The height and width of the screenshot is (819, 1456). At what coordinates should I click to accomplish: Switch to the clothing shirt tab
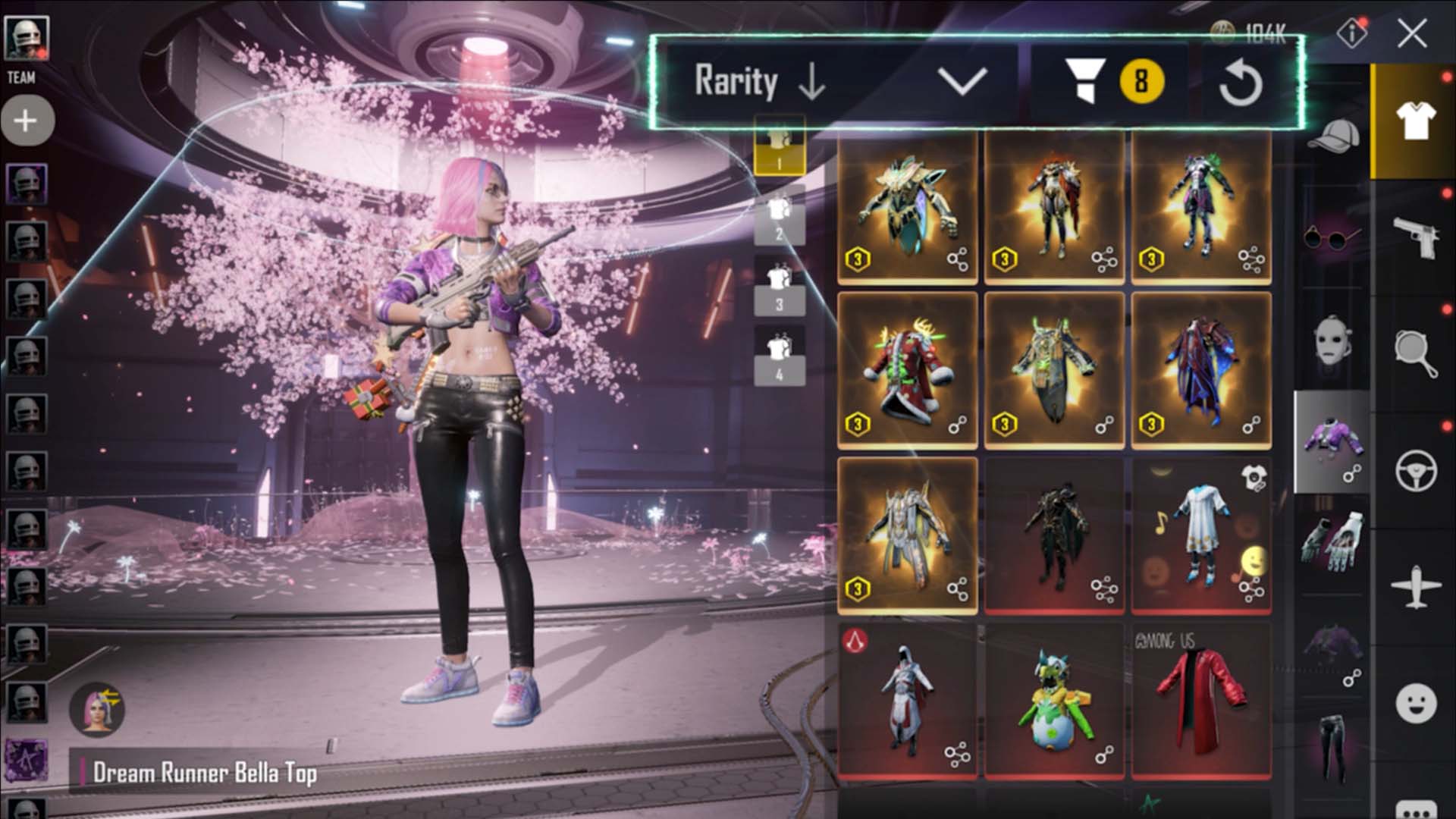tap(1415, 121)
